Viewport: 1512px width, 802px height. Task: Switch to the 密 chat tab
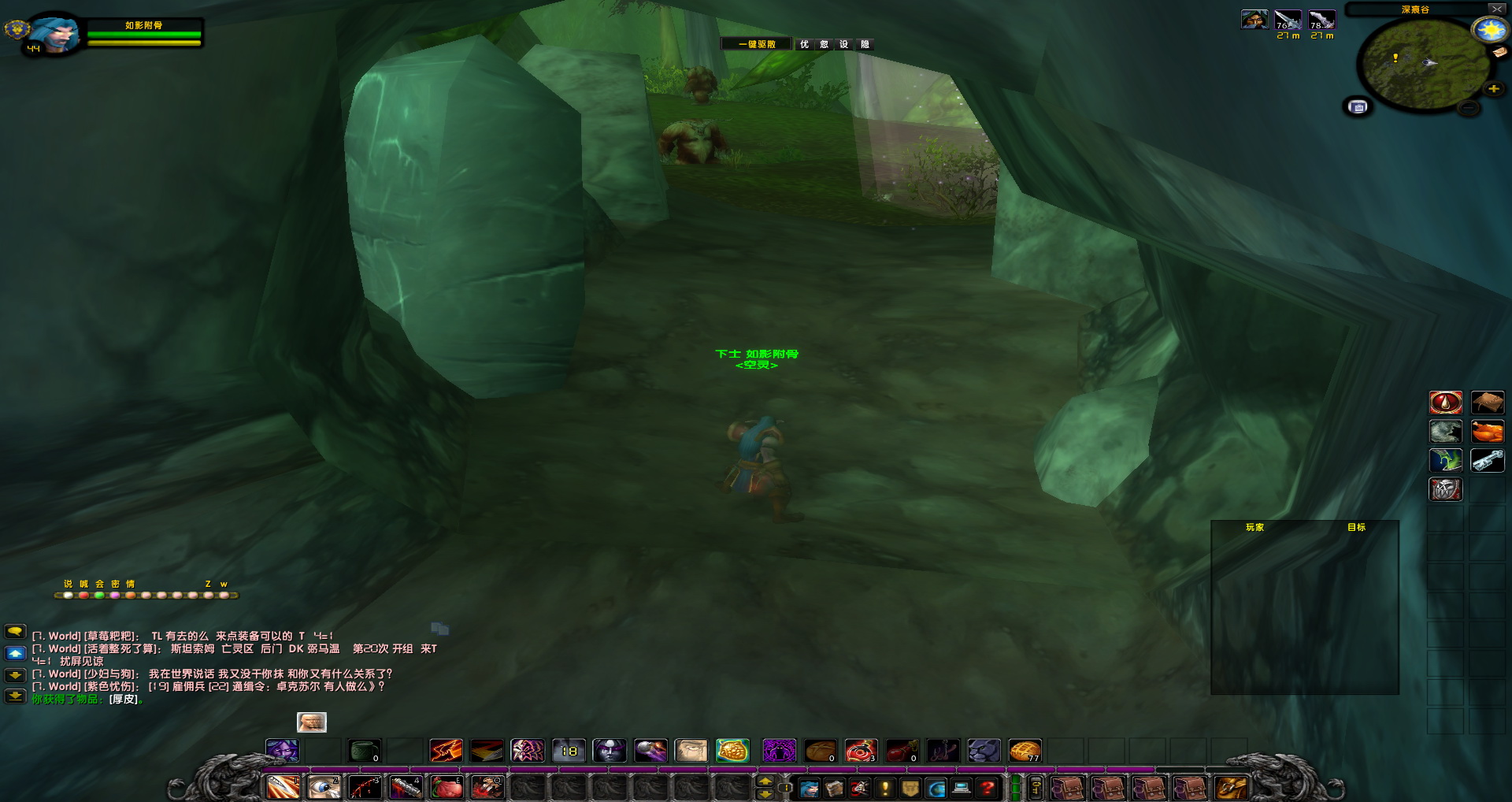click(116, 585)
